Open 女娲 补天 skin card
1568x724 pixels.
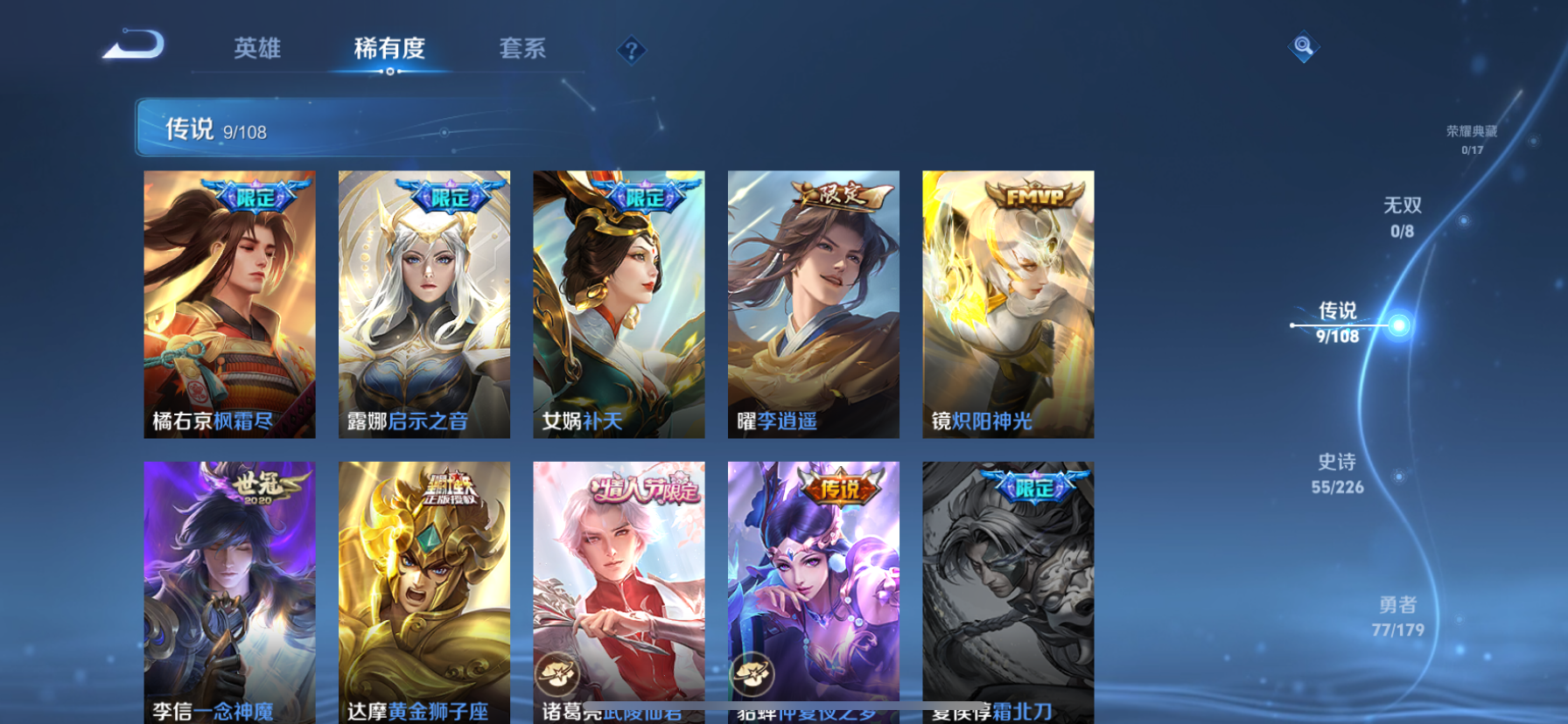pyautogui.click(x=619, y=304)
